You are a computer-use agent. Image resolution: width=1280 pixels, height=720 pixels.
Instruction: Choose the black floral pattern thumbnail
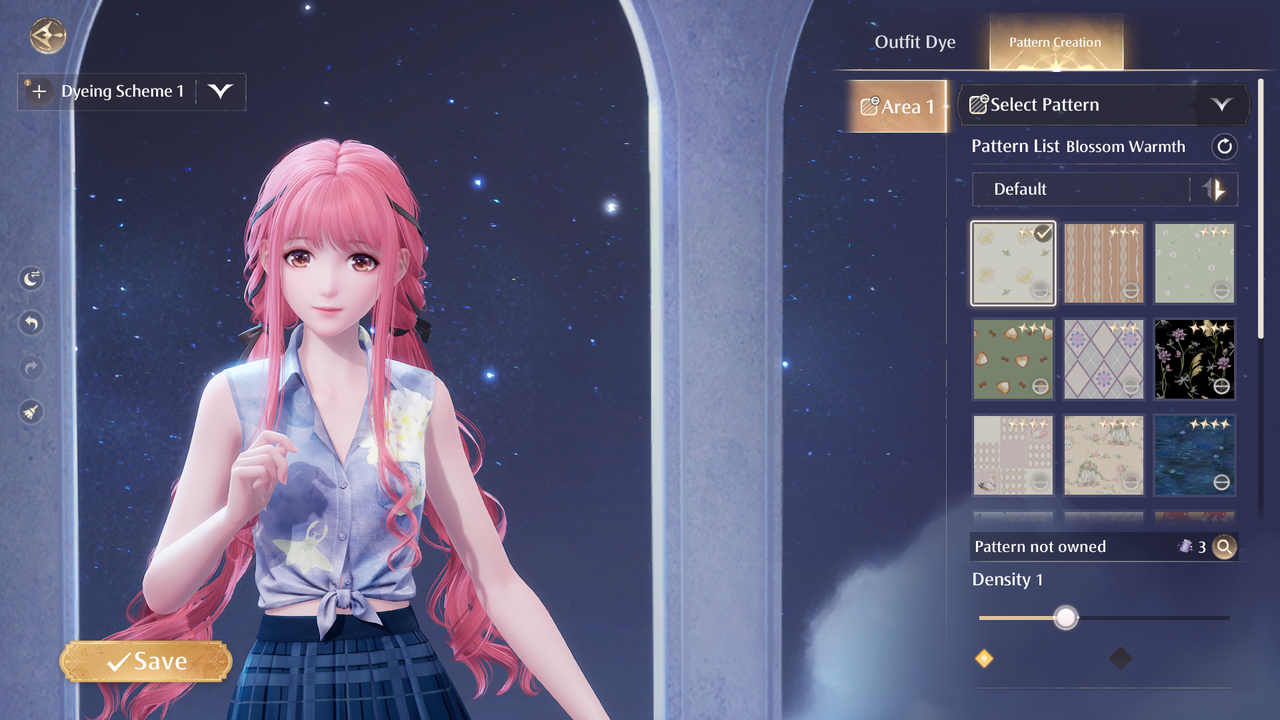pos(1194,359)
